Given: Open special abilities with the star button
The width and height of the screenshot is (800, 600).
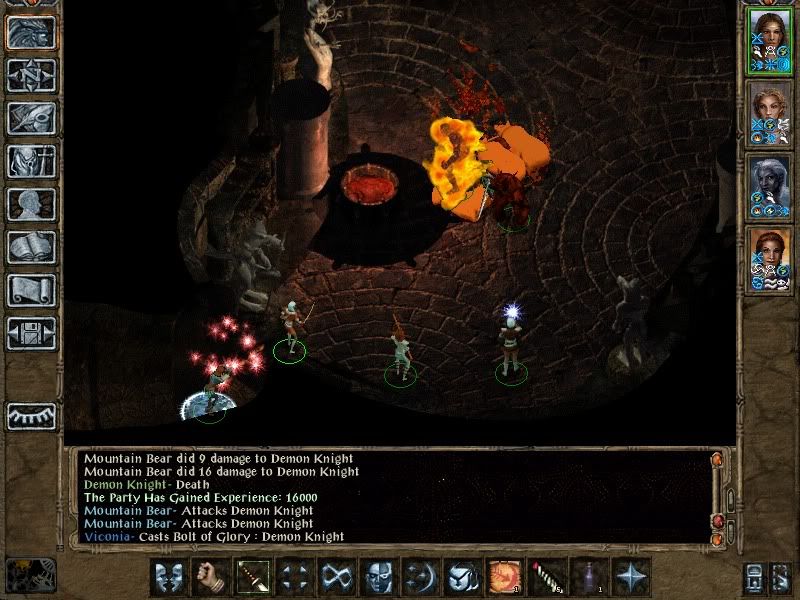Looking at the screenshot, I should (x=630, y=577).
